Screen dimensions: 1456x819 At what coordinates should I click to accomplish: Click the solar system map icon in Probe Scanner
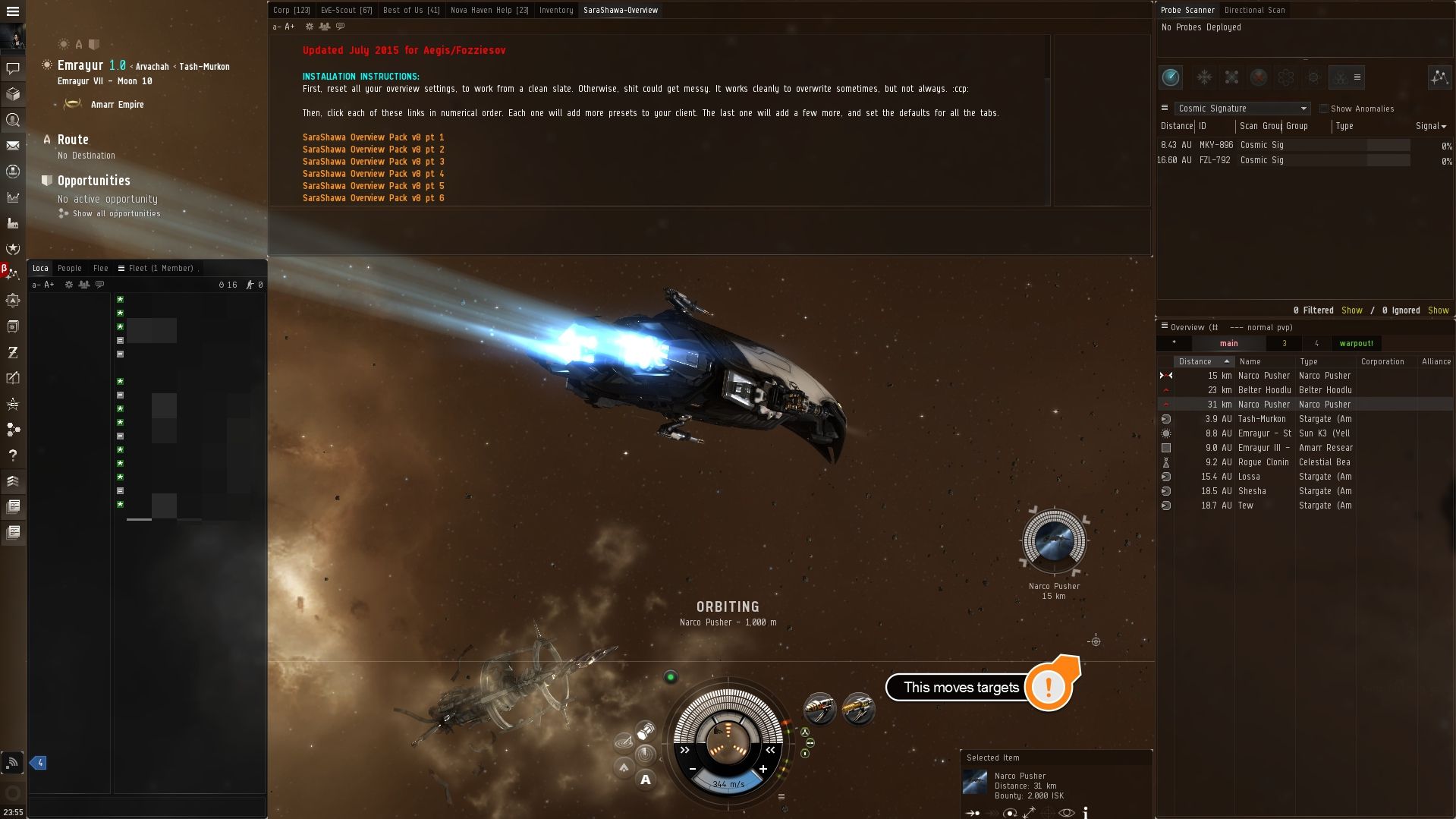[1439, 78]
